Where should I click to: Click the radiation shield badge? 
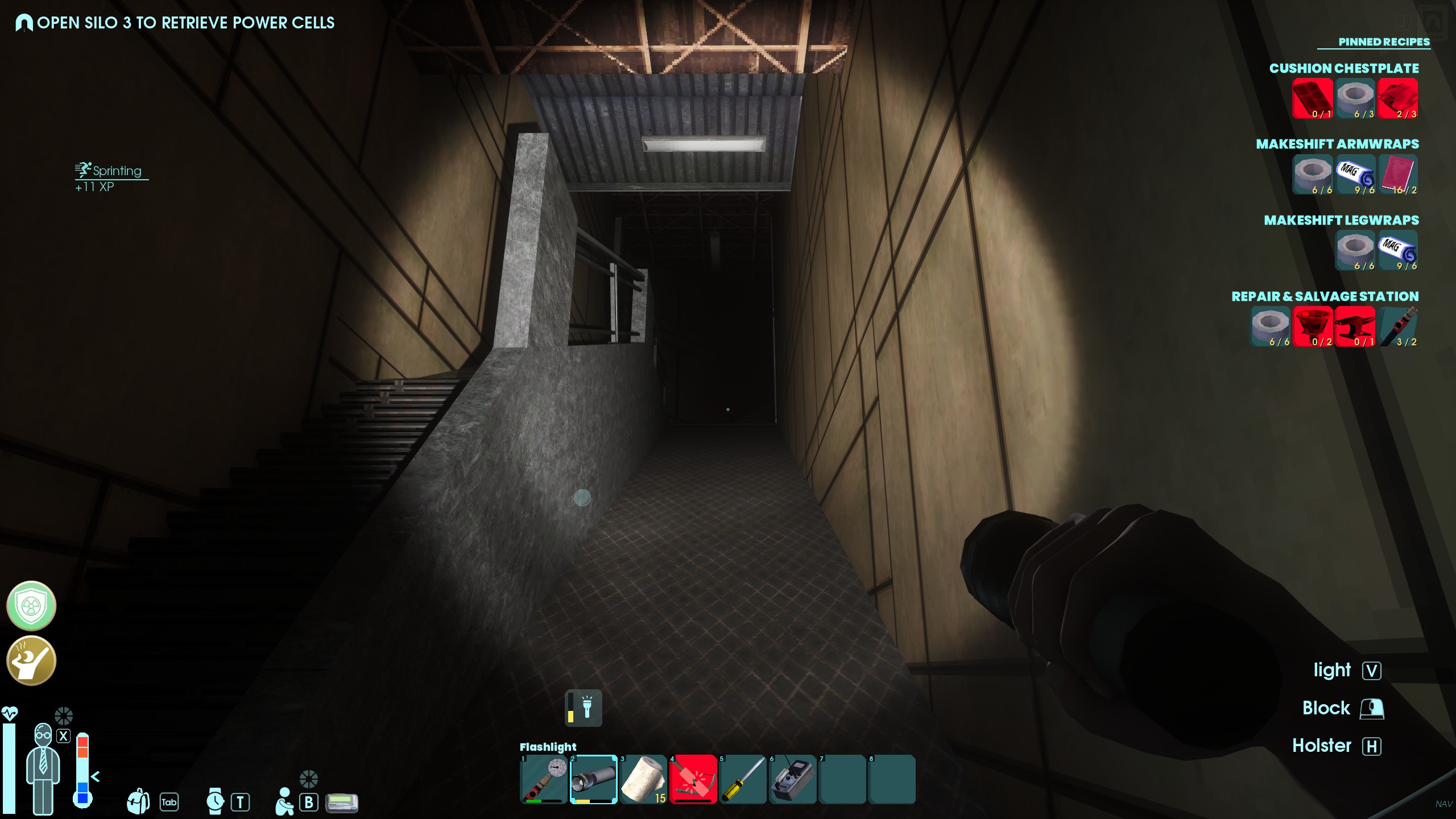(31, 606)
